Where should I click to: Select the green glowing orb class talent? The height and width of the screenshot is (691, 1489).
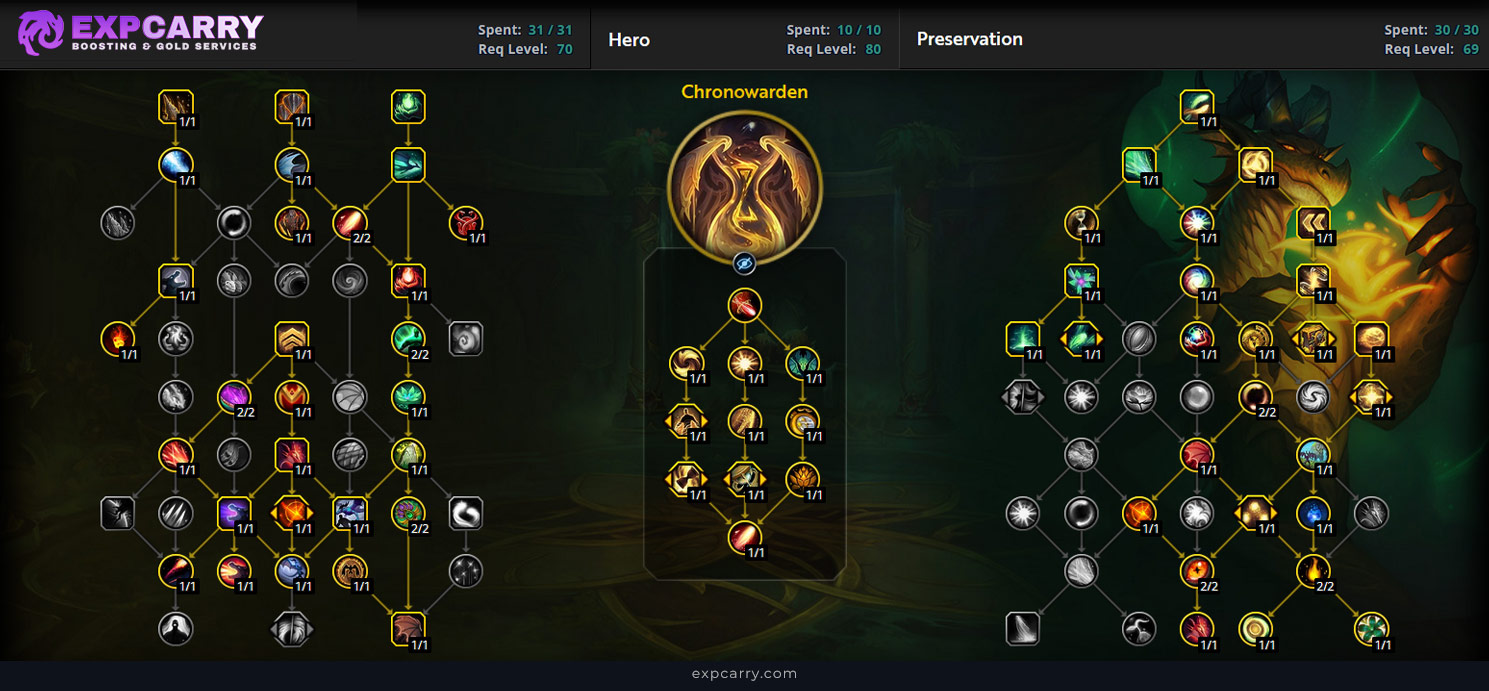408,107
